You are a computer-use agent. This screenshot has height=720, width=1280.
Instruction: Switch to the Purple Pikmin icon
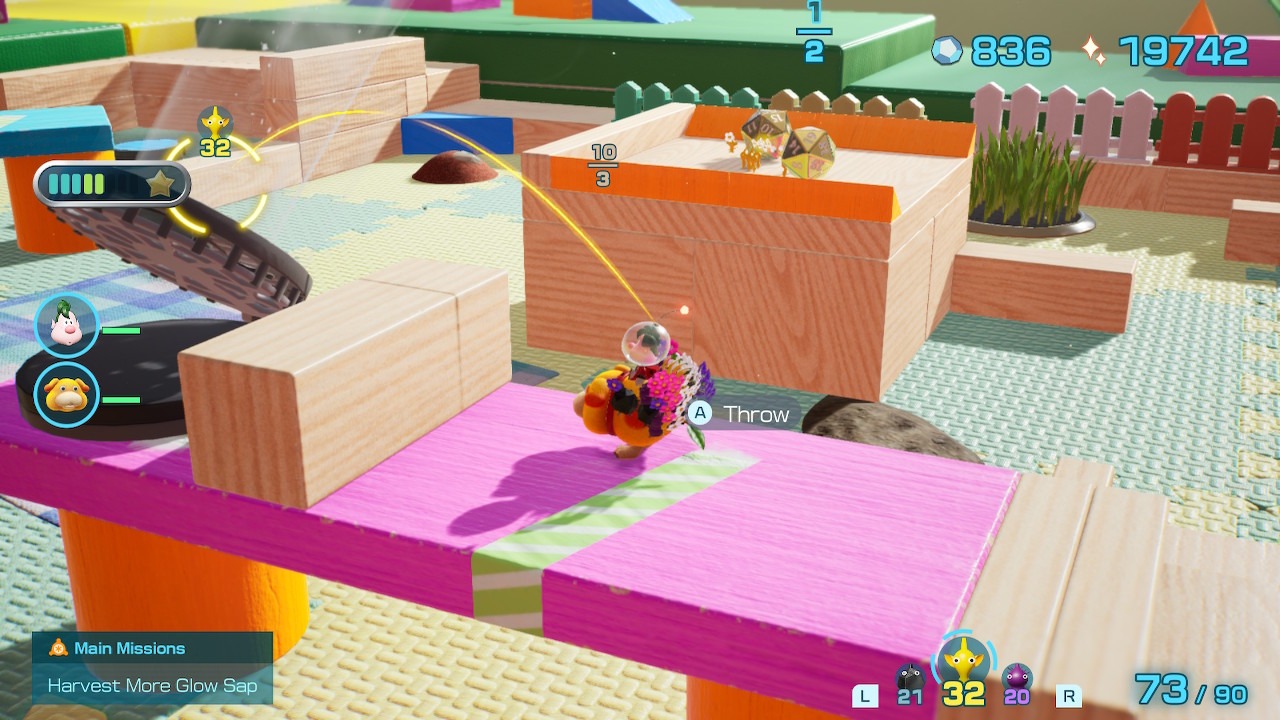tap(1017, 679)
